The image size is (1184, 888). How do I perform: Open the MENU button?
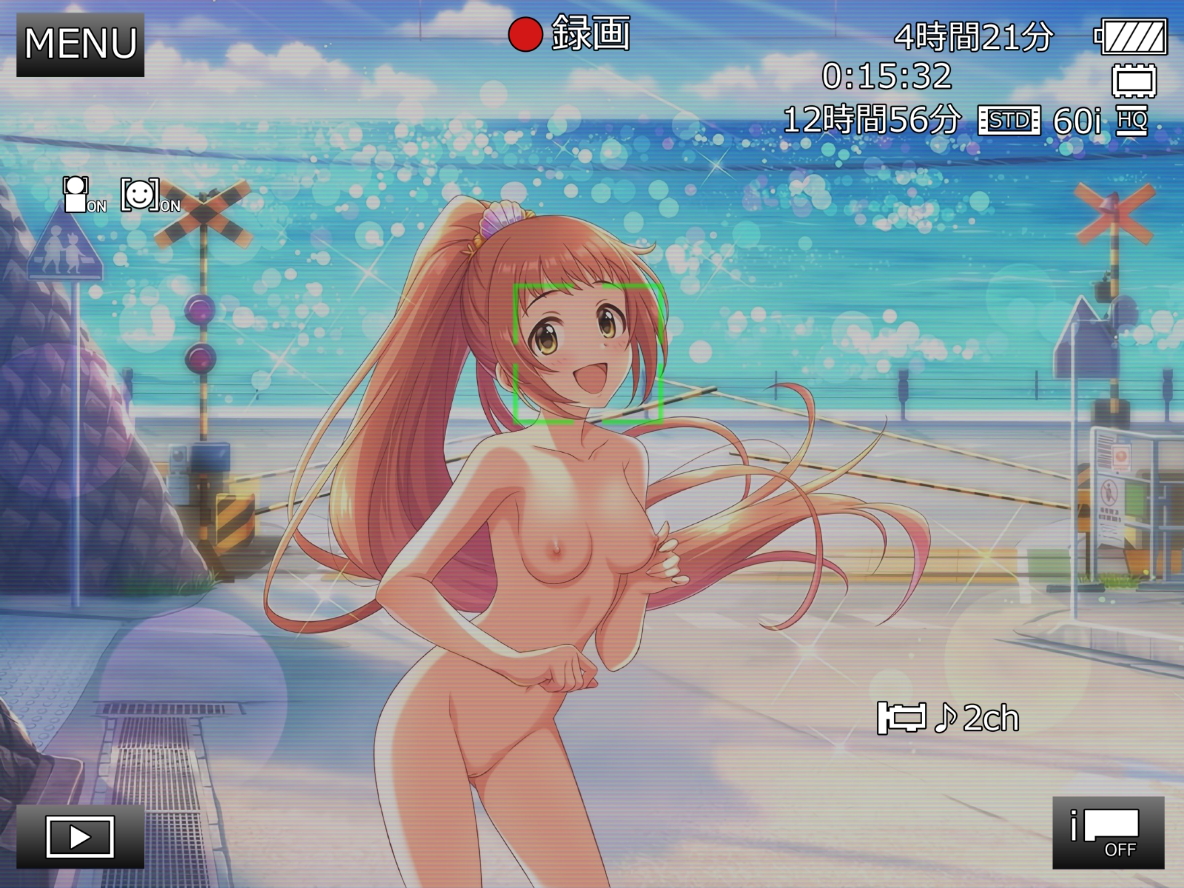pyautogui.click(x=80, y=44)
